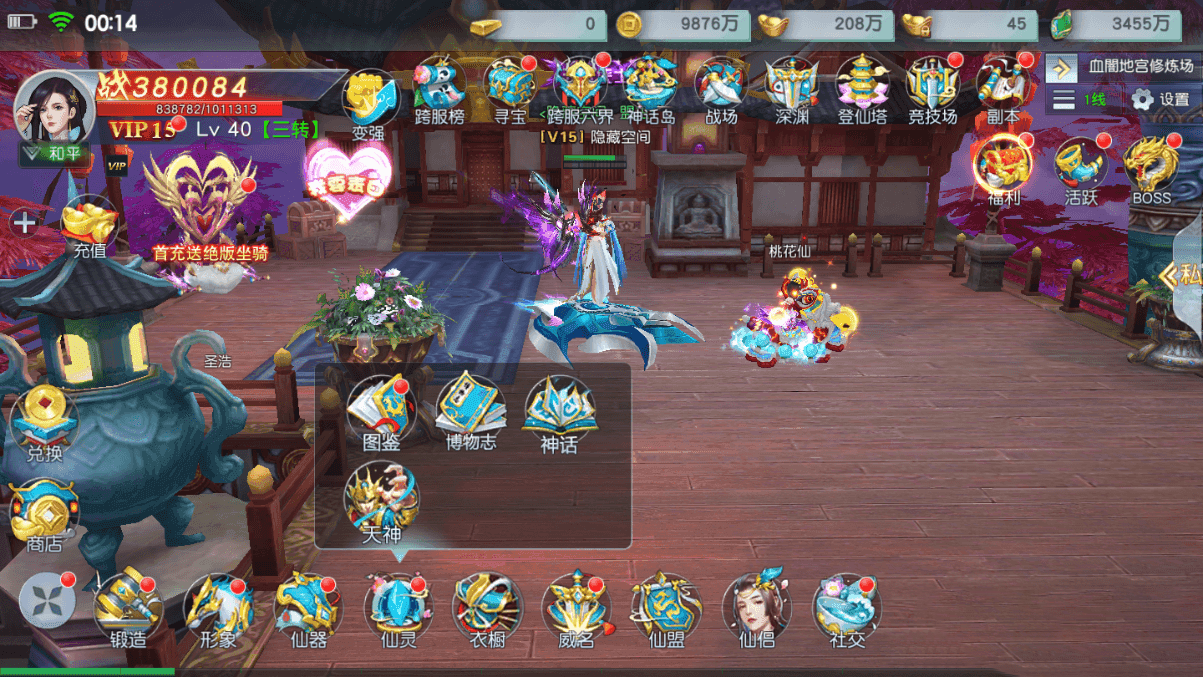
Task: Open the 福利 welfare rewards
Action: (x=1003, y=168)
